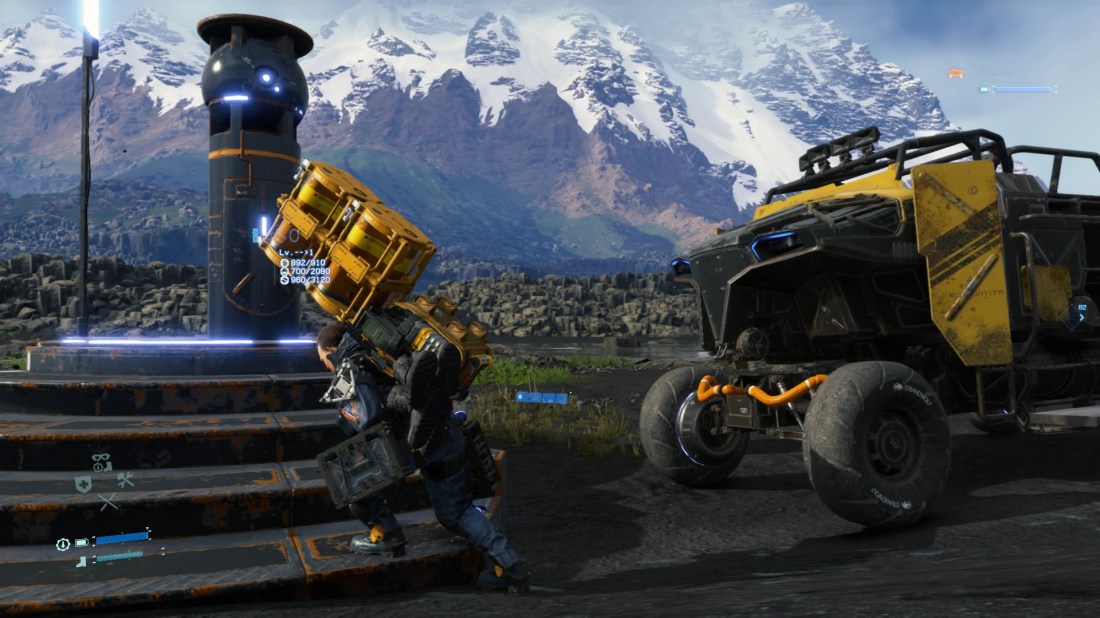Open the shield with cross icon
Image resolution: width=1100 pixels, height=618 pixels.
(83, 484)
